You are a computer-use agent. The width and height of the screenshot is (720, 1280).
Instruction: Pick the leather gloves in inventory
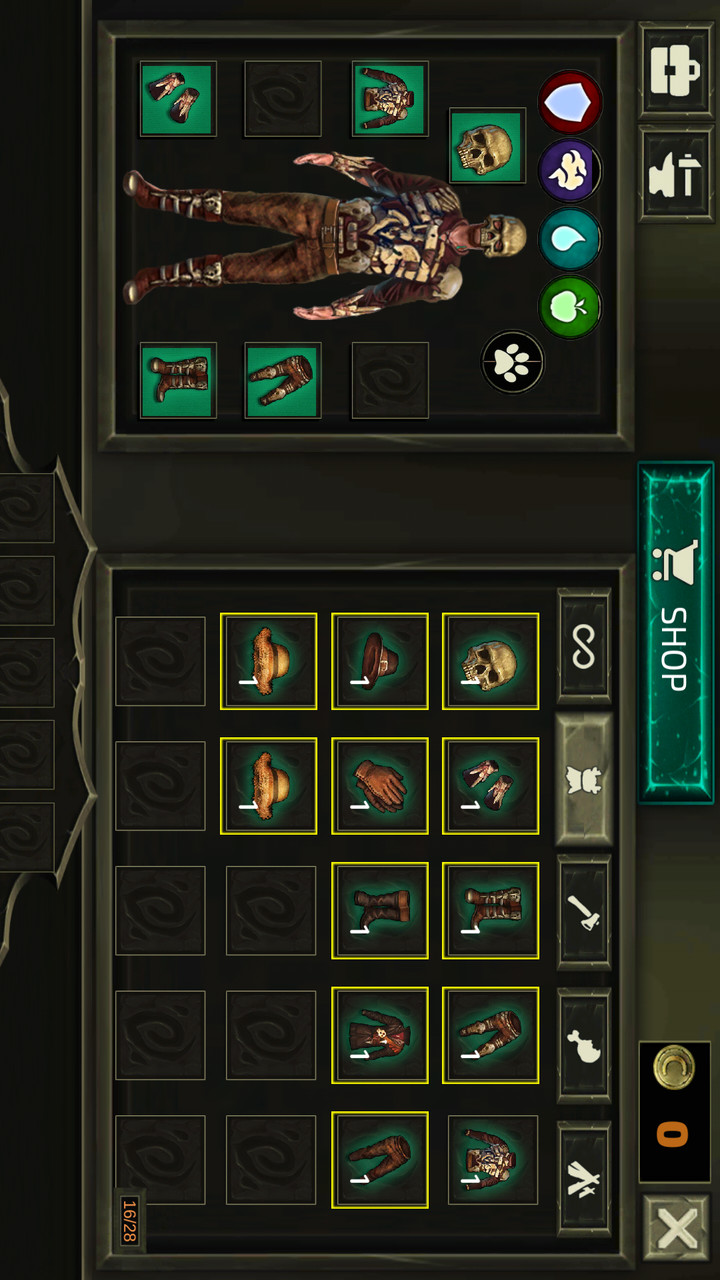(380, 786)
